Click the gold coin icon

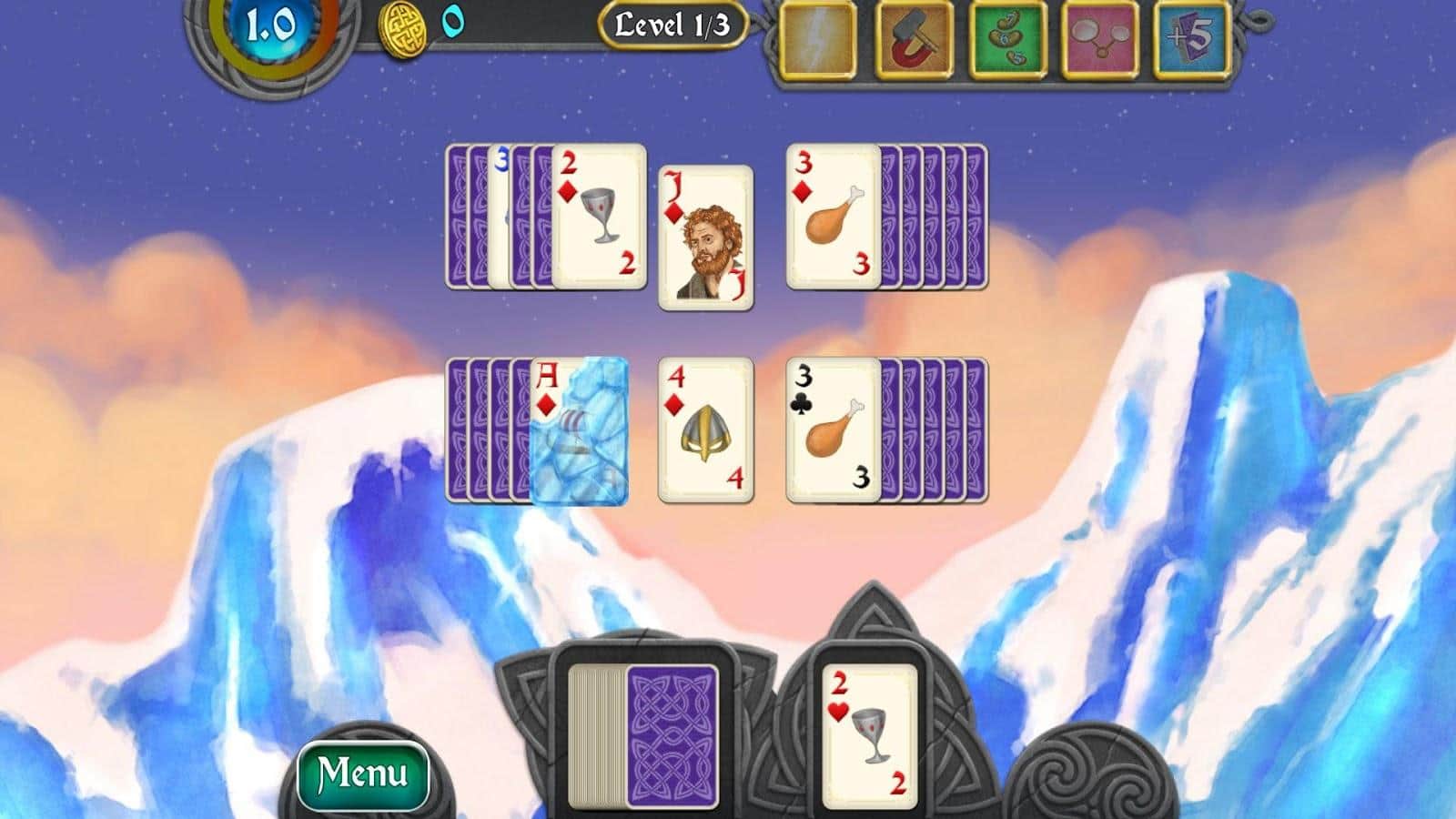401,30
